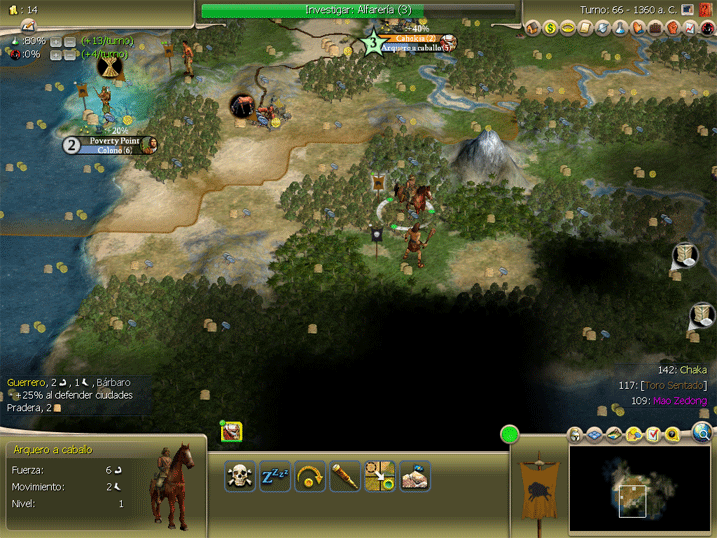Select the Chaka entry in the scoreboard
717x538 pixels.
point(695,370)
